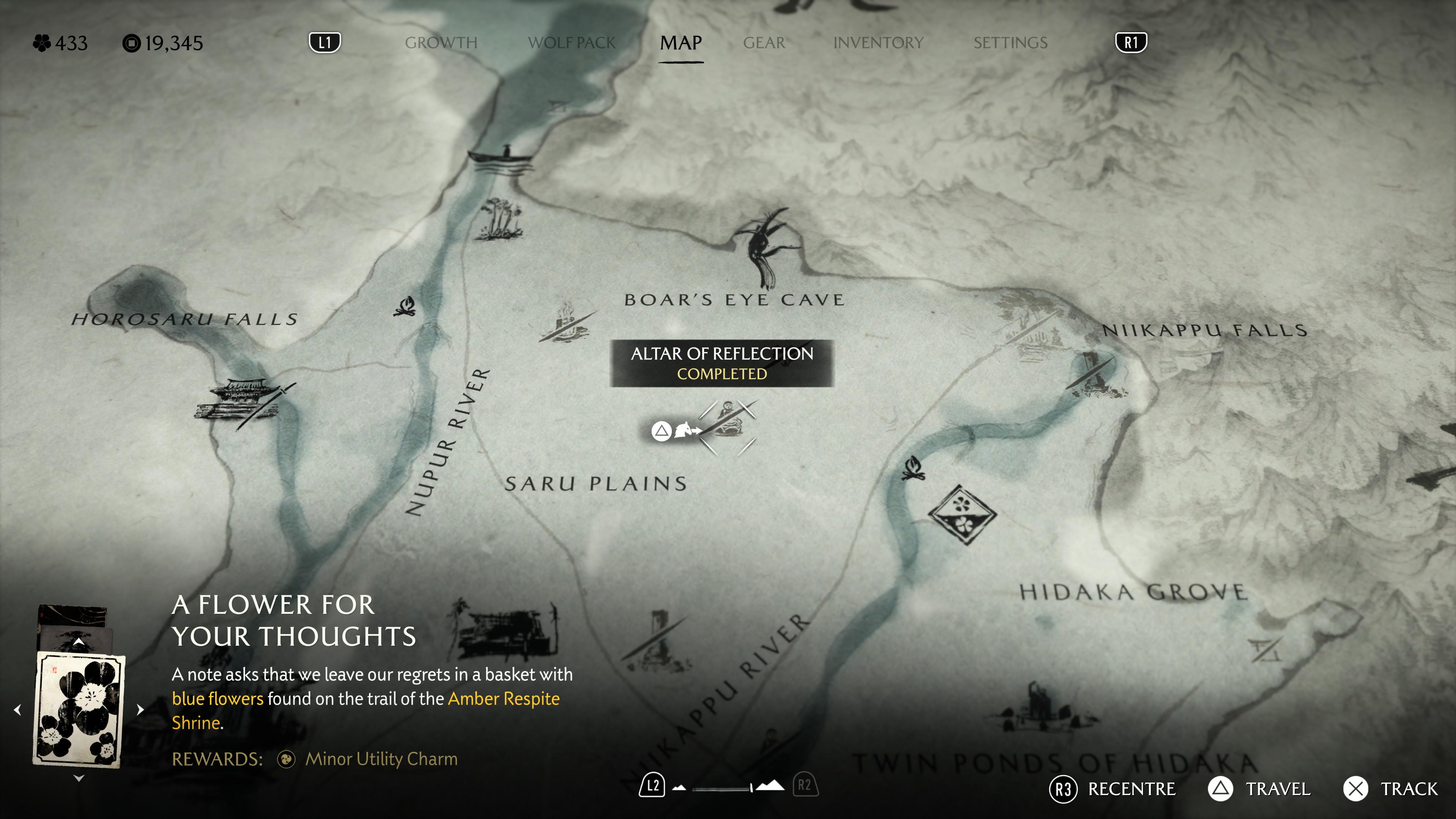Open the Inventory tab
The height and width of the screenshot is (819, 1456).
coord(878,43)
